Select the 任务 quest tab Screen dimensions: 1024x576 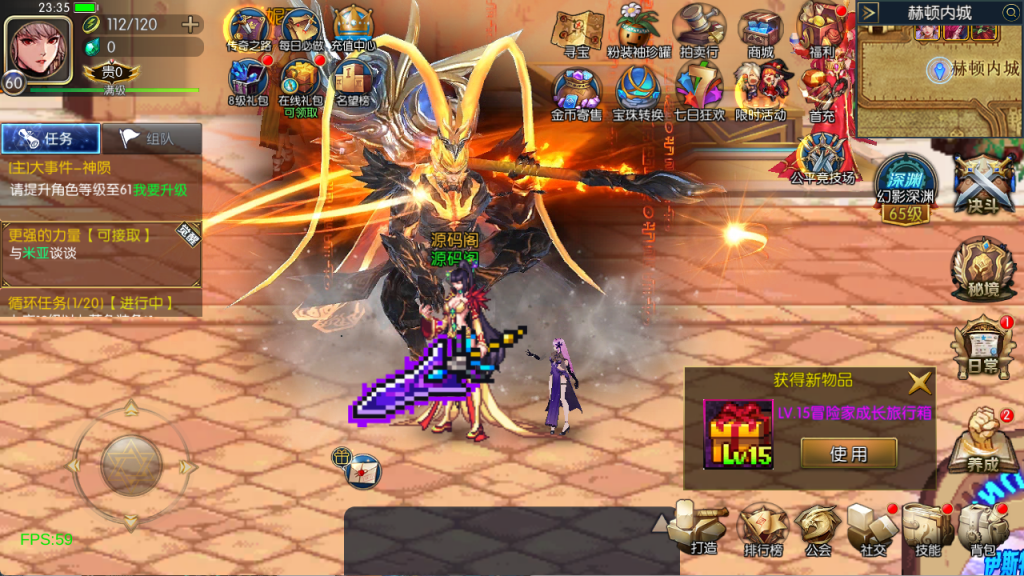click(x=51, y=140)
